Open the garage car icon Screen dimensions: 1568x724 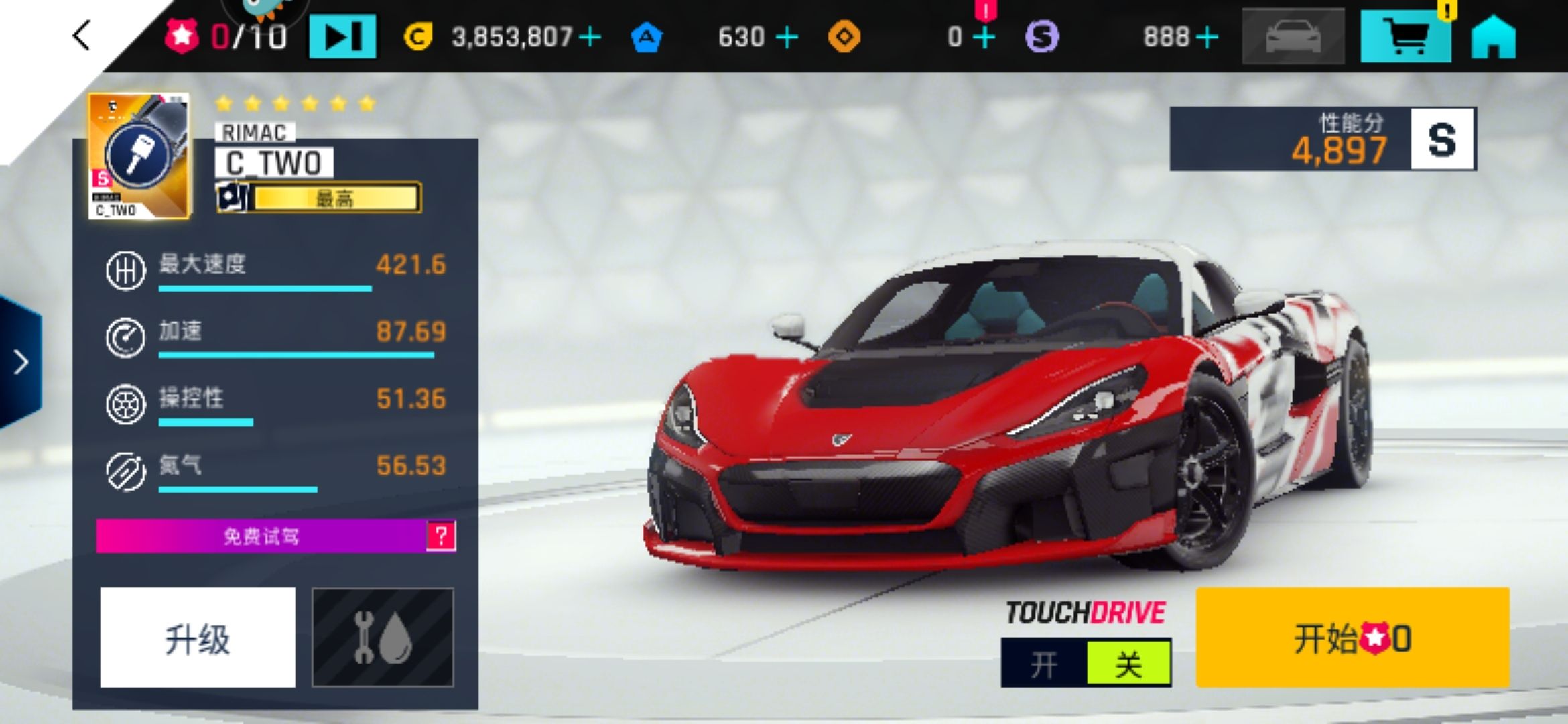pos(1293,37)
